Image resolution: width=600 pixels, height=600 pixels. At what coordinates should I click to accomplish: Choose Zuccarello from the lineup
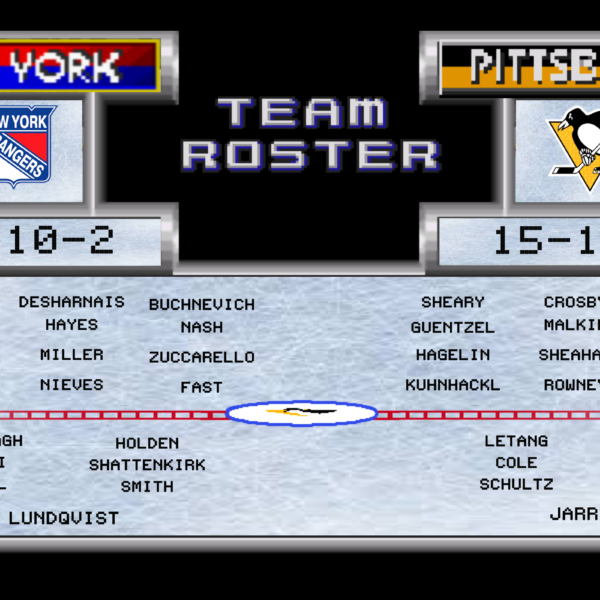pyautogui.click(x=202, y=357)
